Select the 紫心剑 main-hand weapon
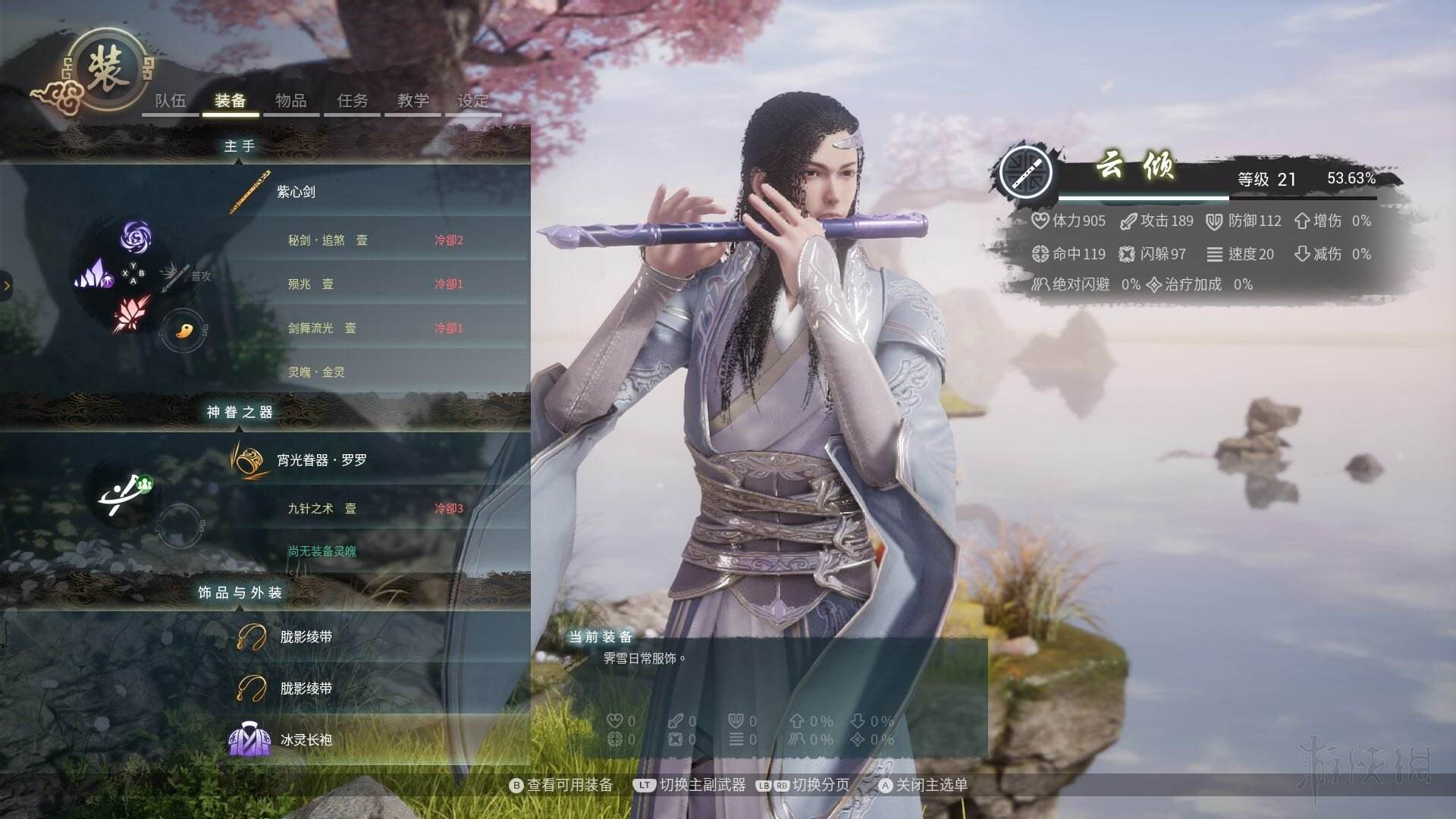This screenshot has width=1456, height=819. pos(297,192)
